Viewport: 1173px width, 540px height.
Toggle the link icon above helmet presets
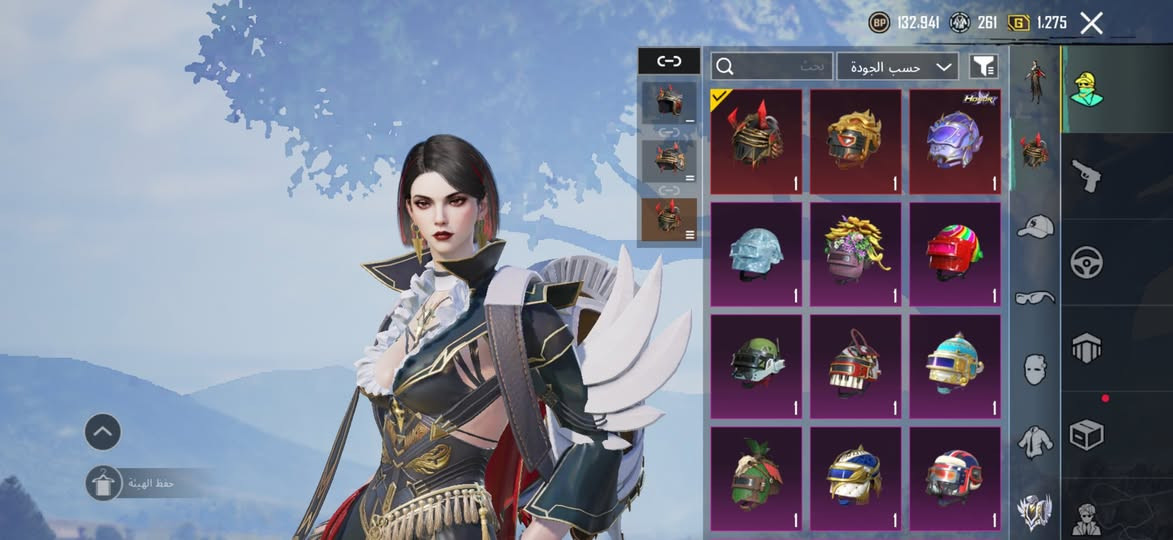[669, 61]
